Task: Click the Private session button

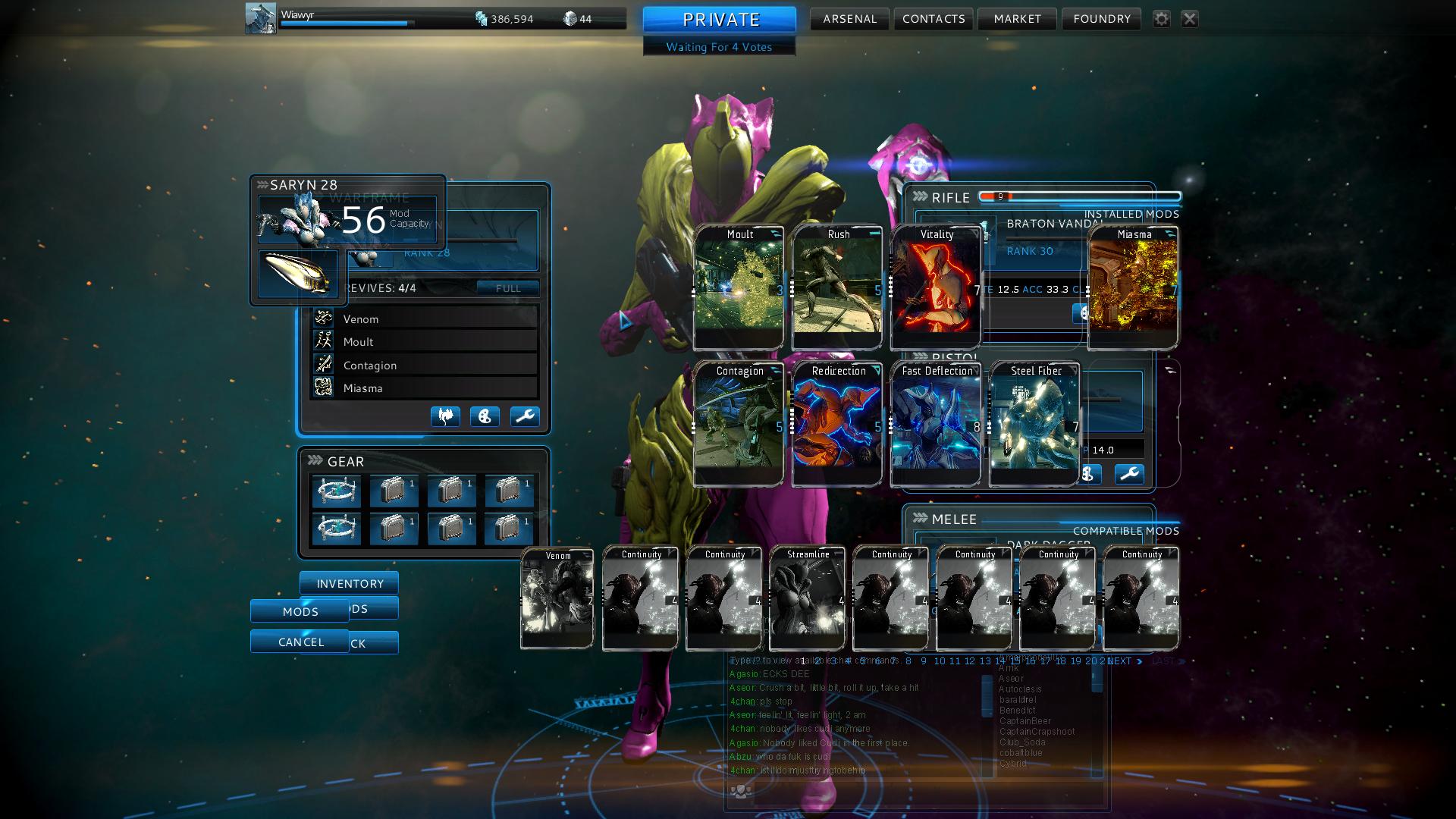Action: (720, 20)
